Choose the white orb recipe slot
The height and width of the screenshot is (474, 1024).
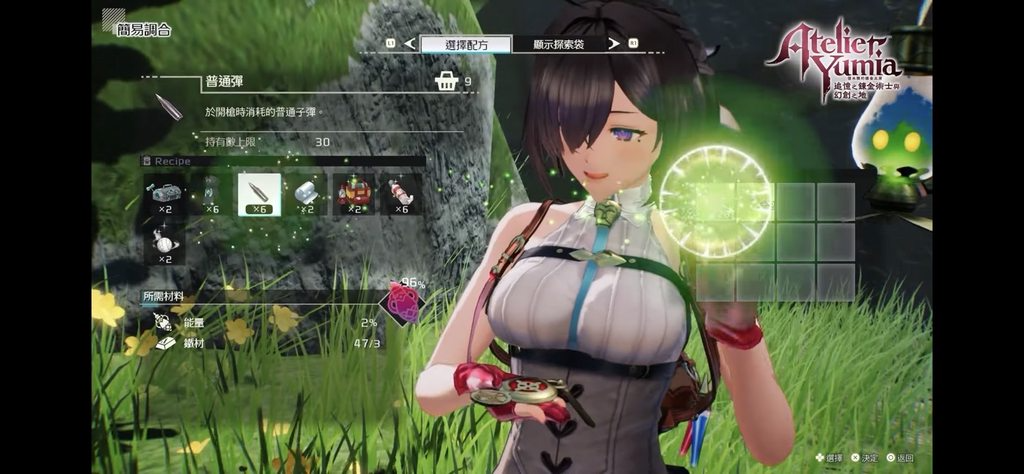pos(163,243)
